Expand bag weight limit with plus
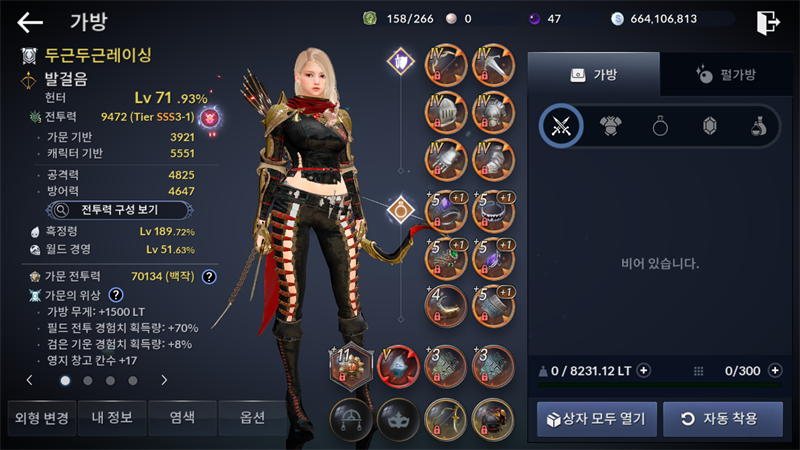800x450 pixels. (x=643, y=370)
